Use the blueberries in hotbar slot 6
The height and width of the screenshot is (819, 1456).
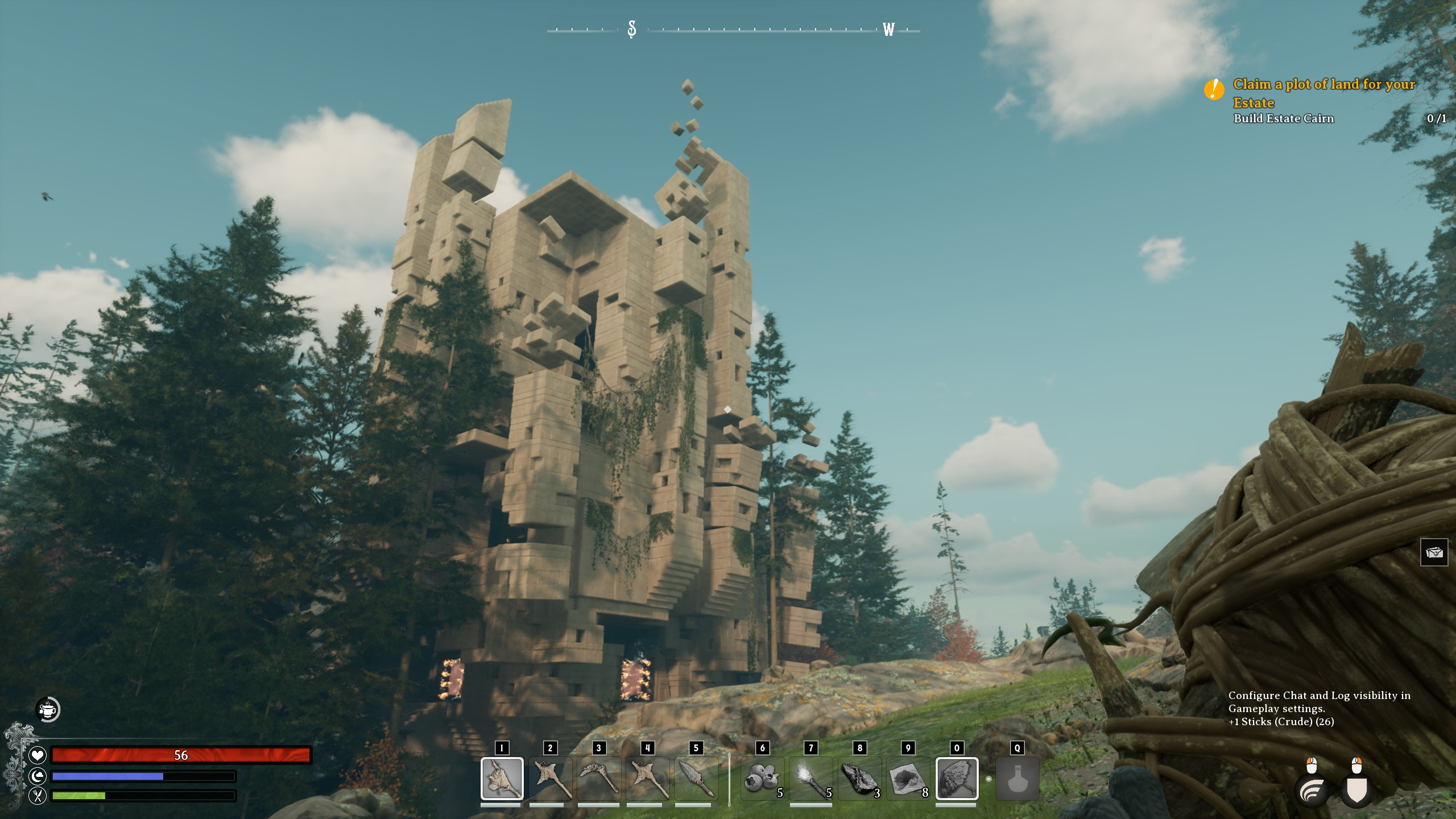click(763, 778)
